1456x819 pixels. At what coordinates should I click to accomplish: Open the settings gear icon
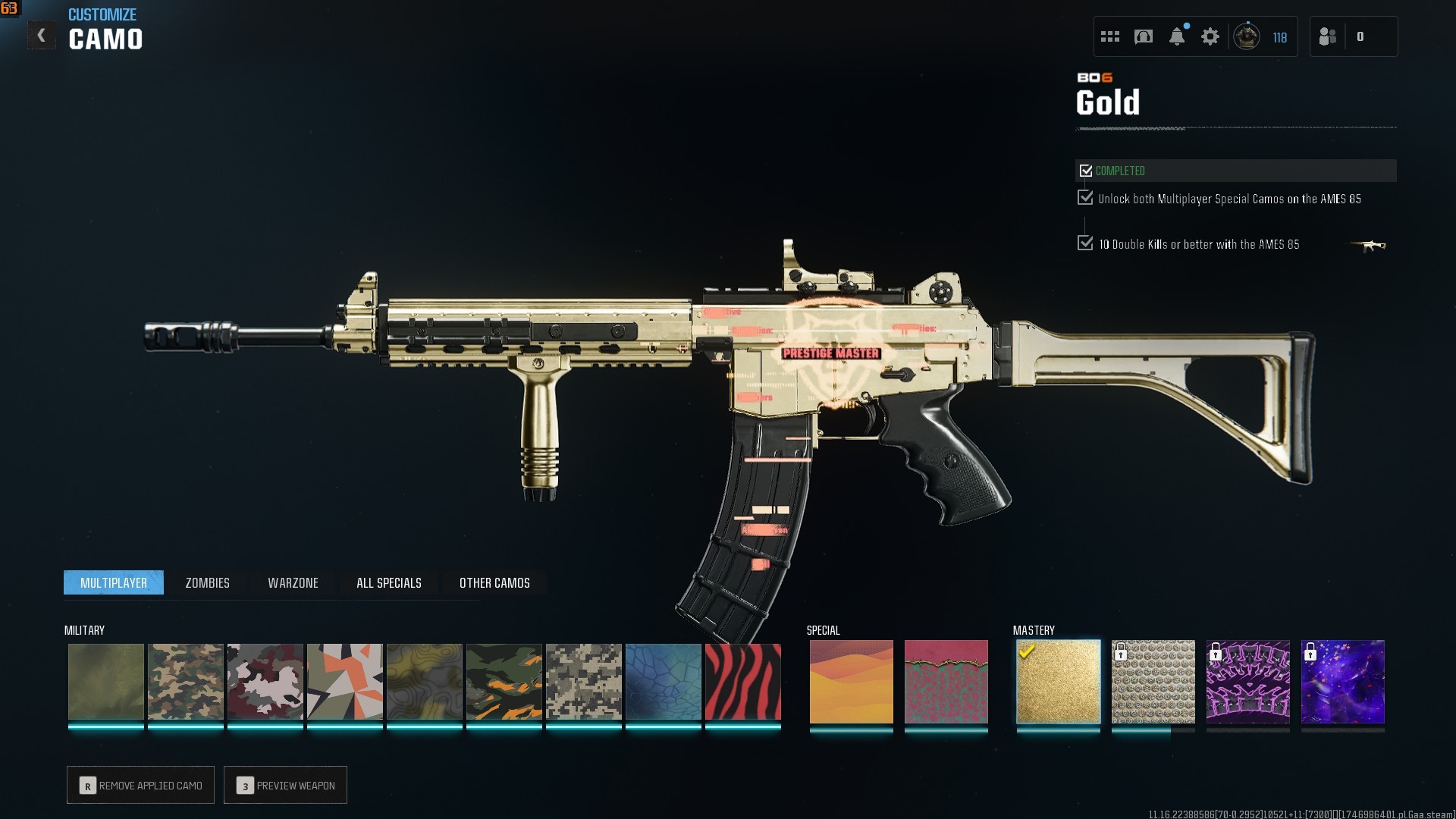1210,36
